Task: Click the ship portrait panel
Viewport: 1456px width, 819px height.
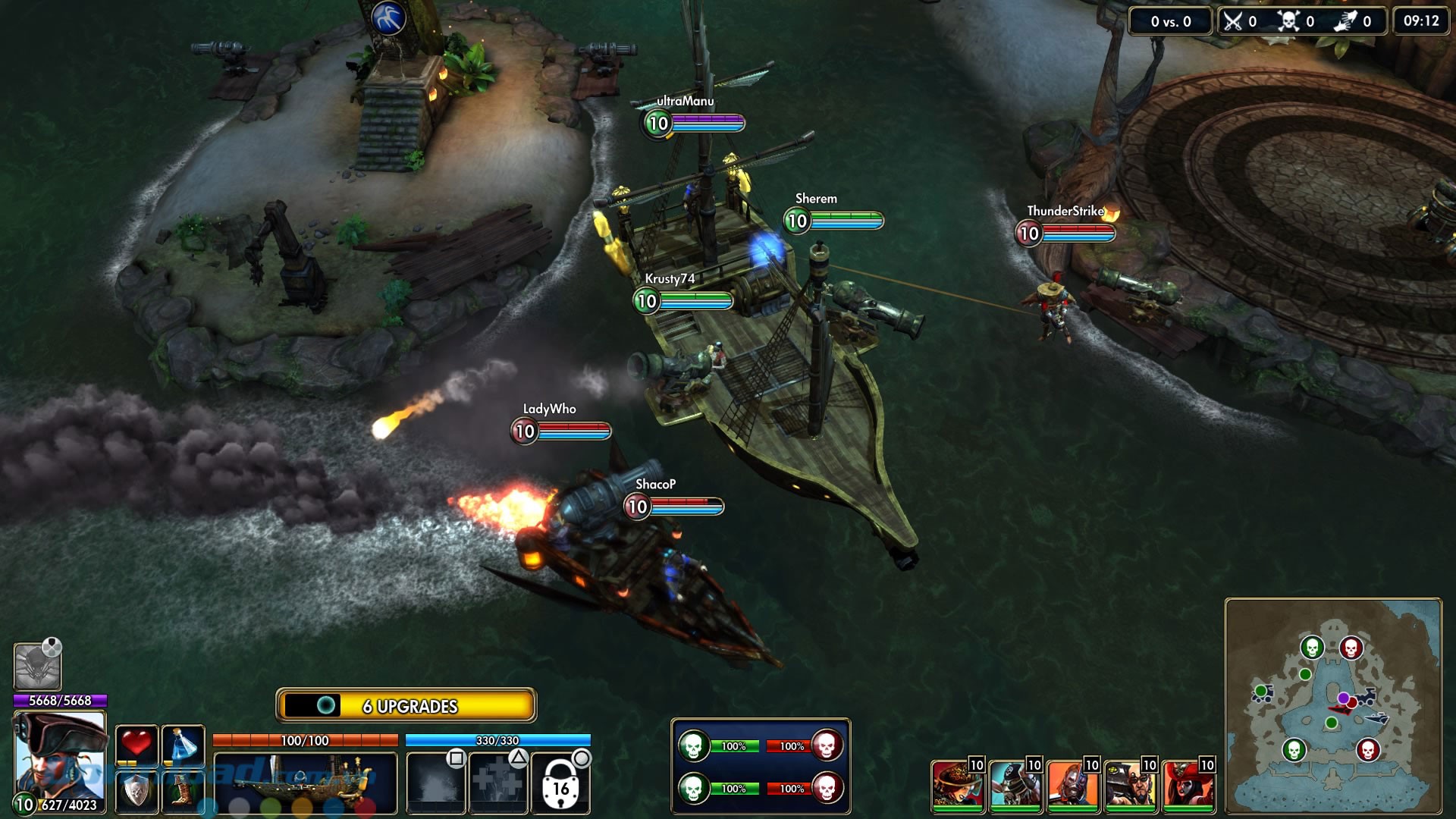Action: 305,783
